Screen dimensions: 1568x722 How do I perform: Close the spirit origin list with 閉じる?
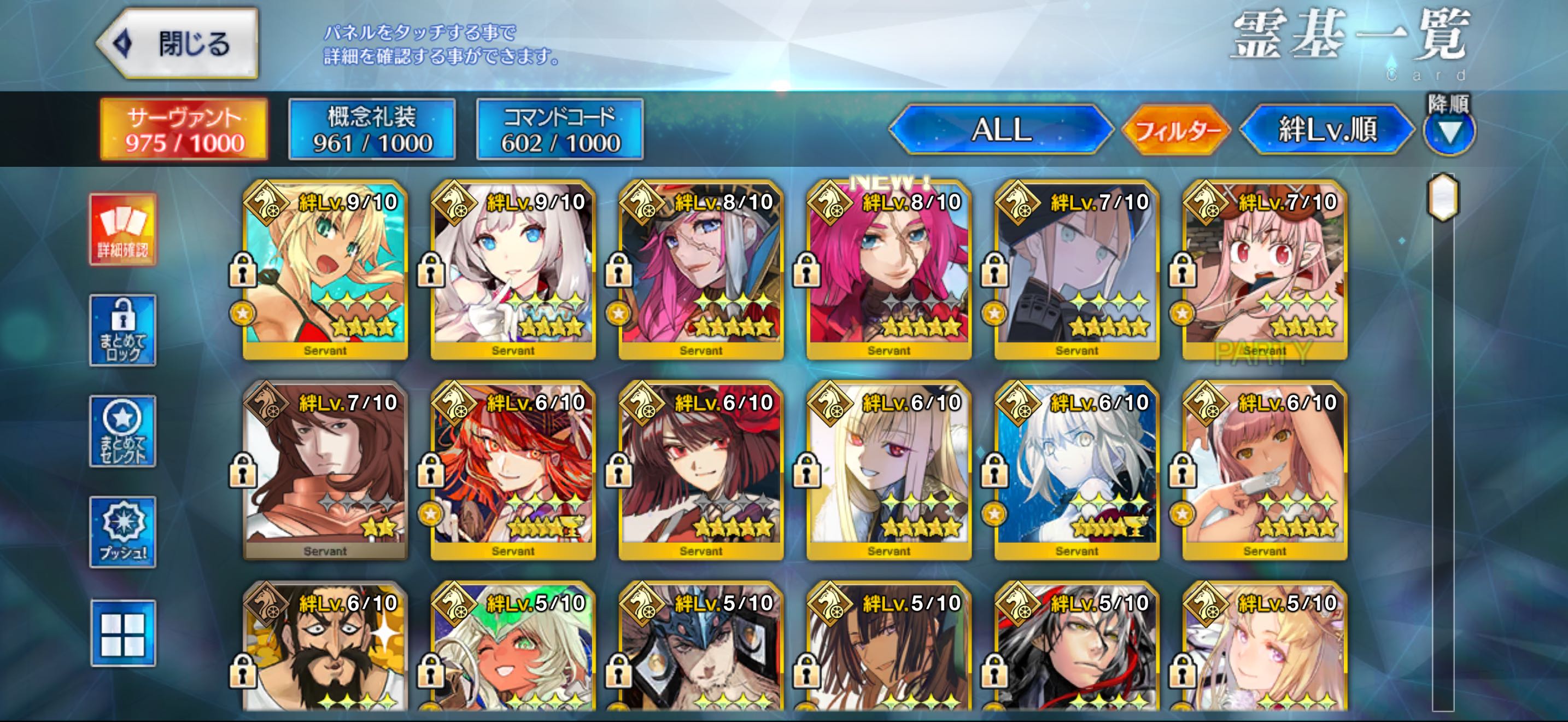point(178,44)
